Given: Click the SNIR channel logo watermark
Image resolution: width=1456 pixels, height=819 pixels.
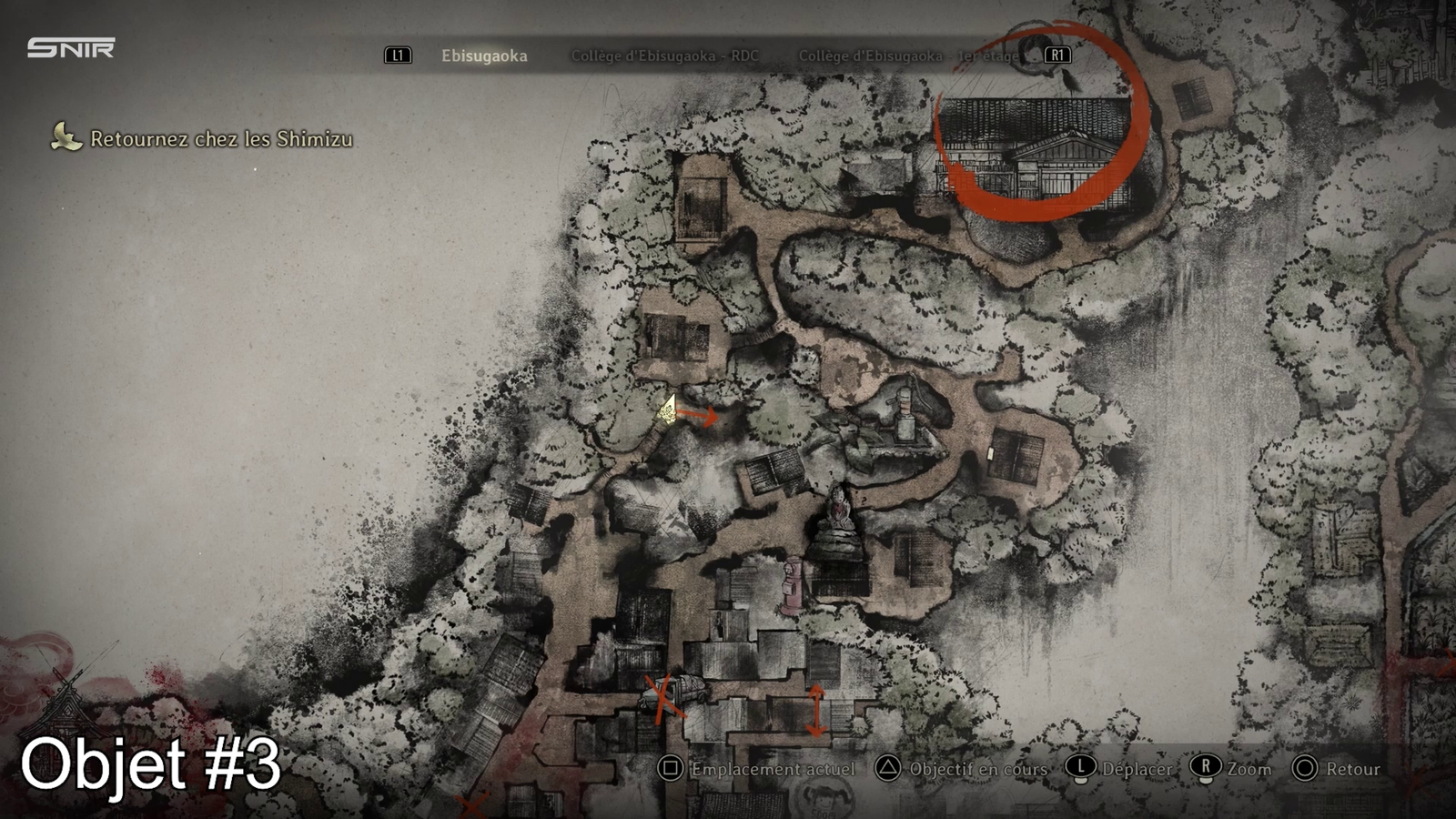Looking at the screenshot, I should point(71,48).
